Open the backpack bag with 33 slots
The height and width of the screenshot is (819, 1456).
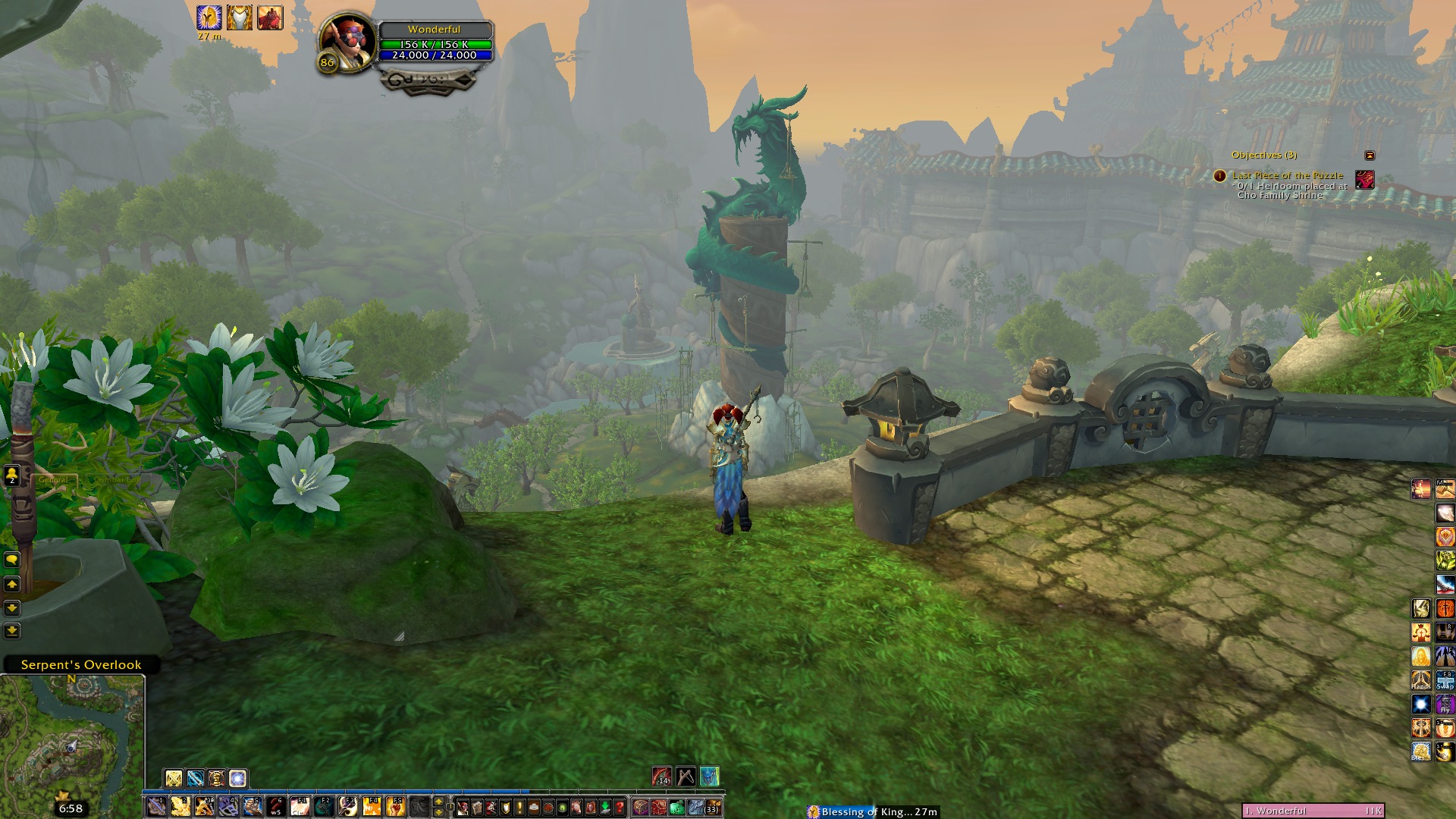tap(713, 807)
